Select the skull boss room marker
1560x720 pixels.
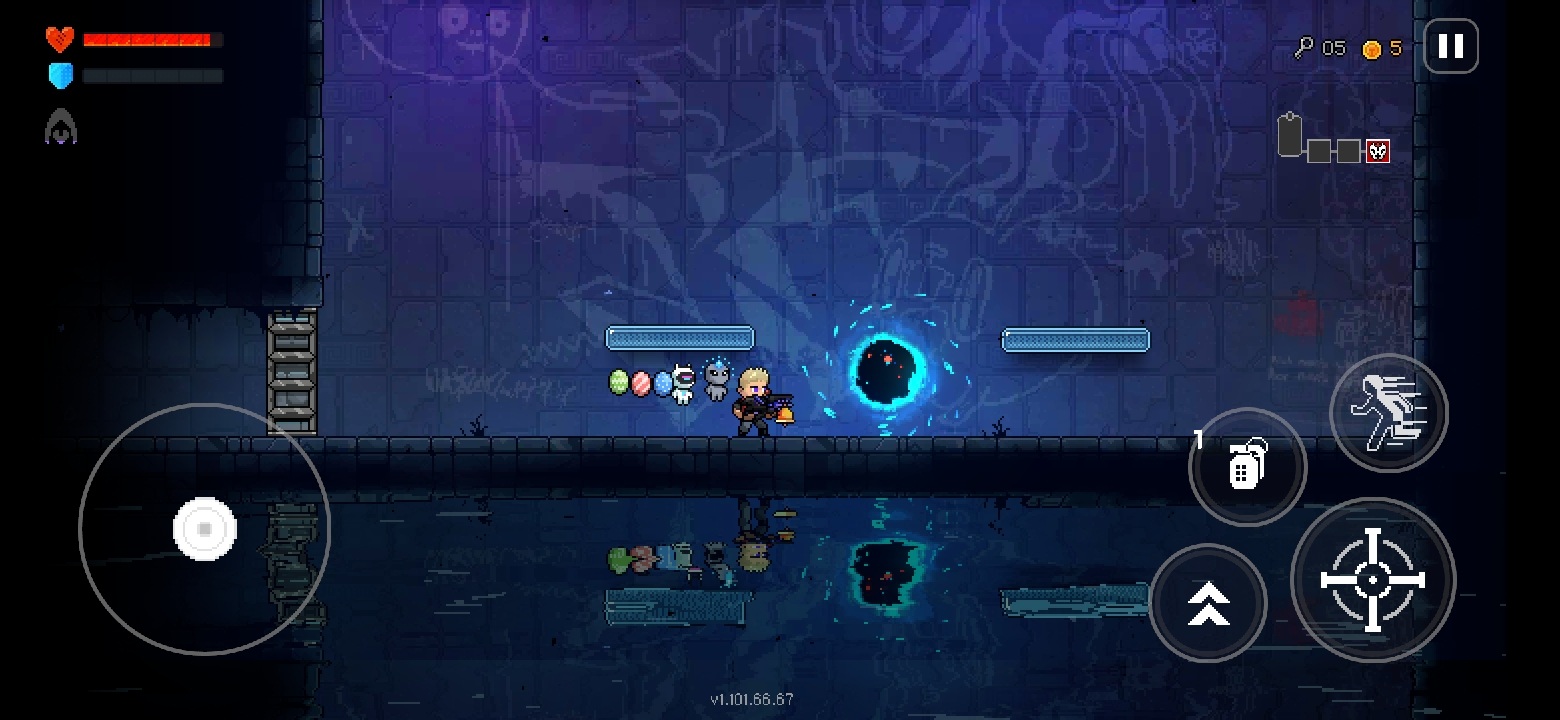pos(1378,151)
